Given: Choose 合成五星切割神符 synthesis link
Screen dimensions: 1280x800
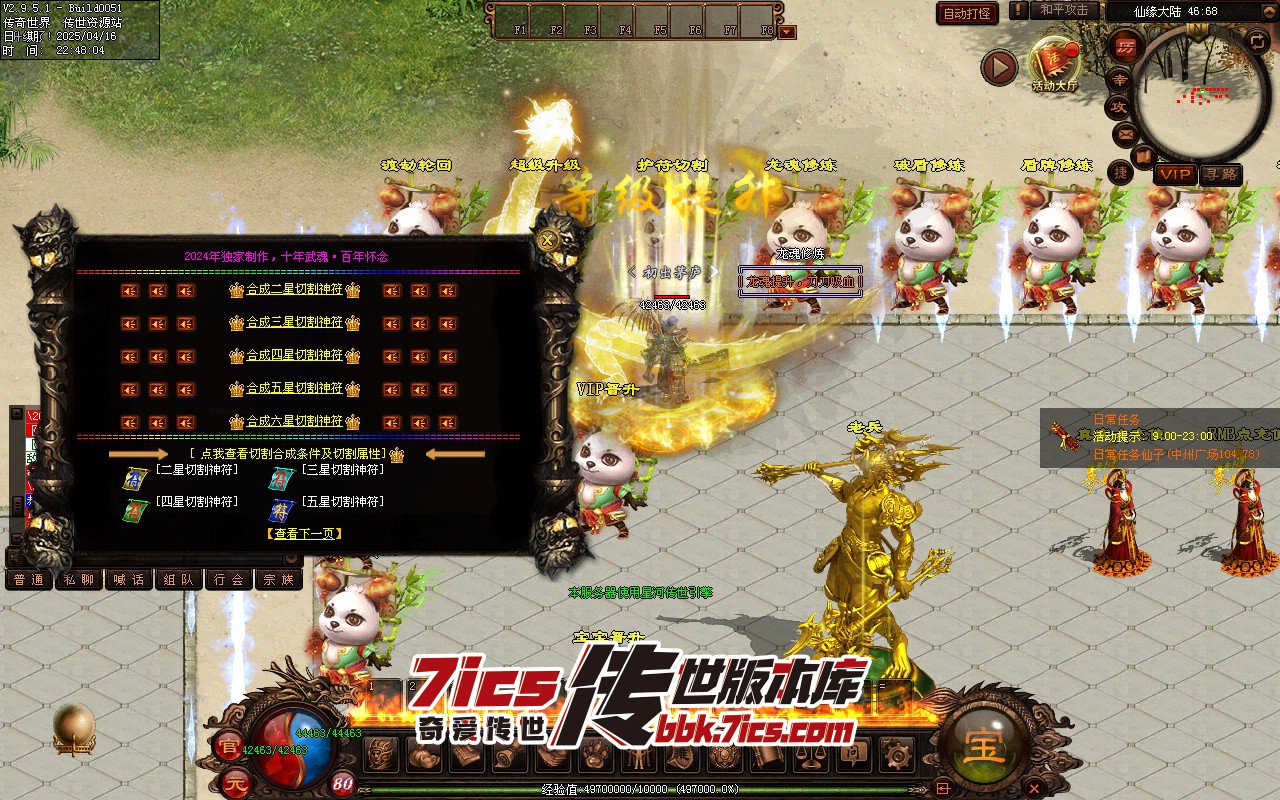Looking at the screenshot, I should (x=294, y=389).
